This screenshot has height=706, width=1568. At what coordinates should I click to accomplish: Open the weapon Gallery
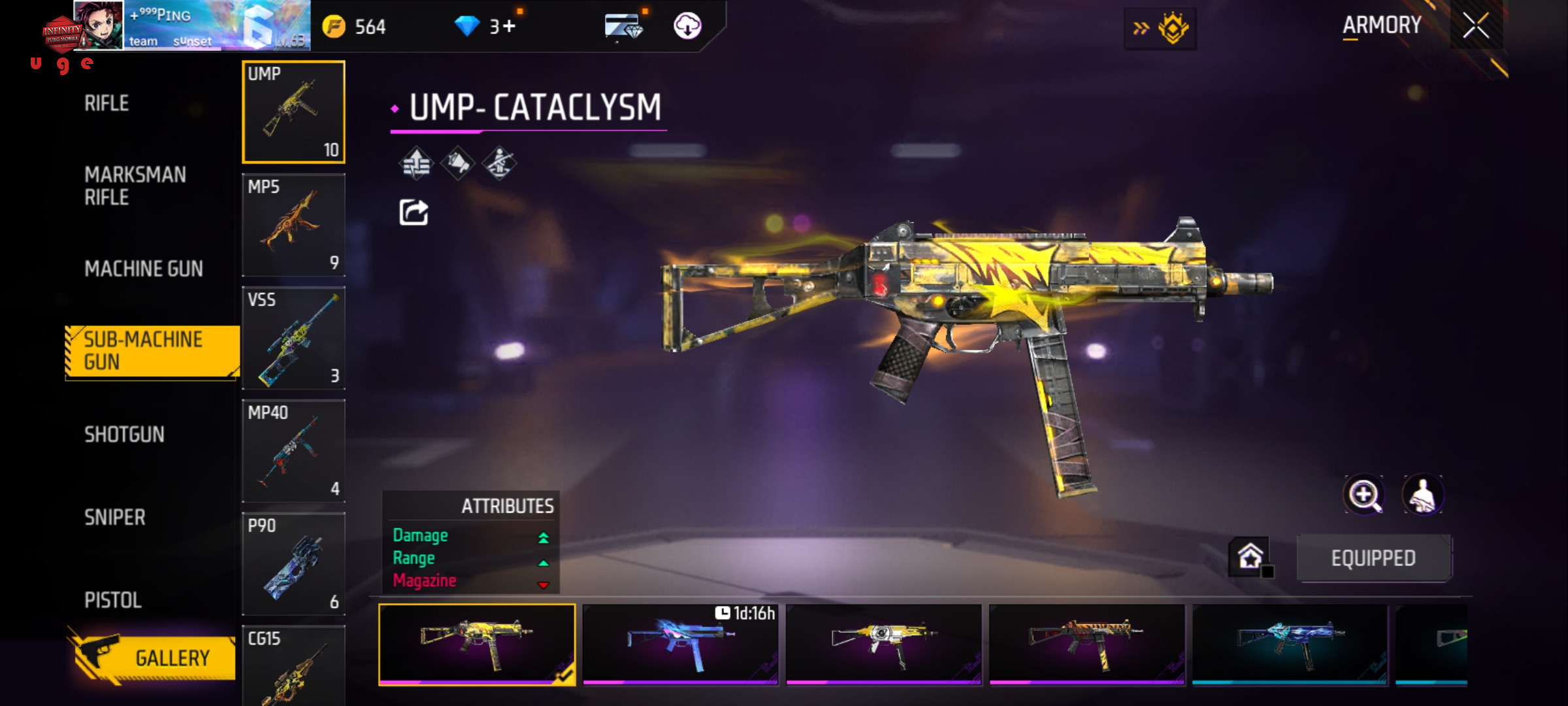(154, 657)
